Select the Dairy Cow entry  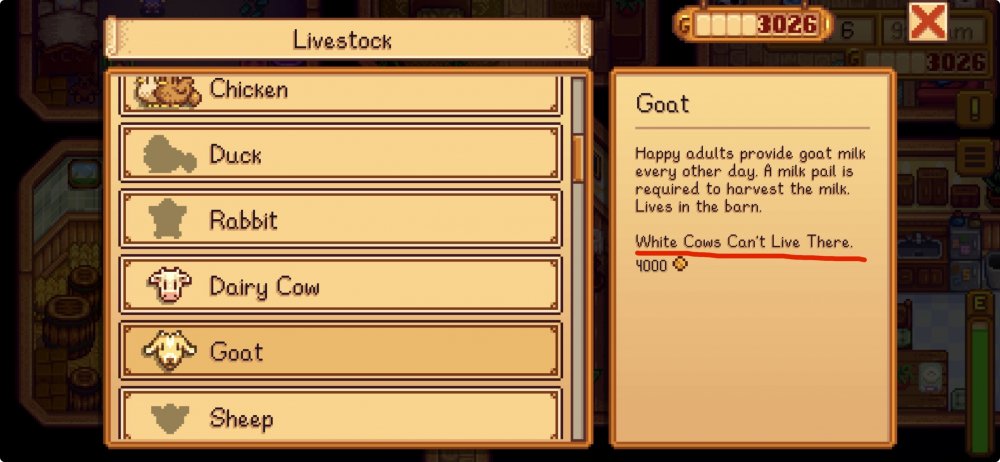pyautogui.click(x=339, y=287)
